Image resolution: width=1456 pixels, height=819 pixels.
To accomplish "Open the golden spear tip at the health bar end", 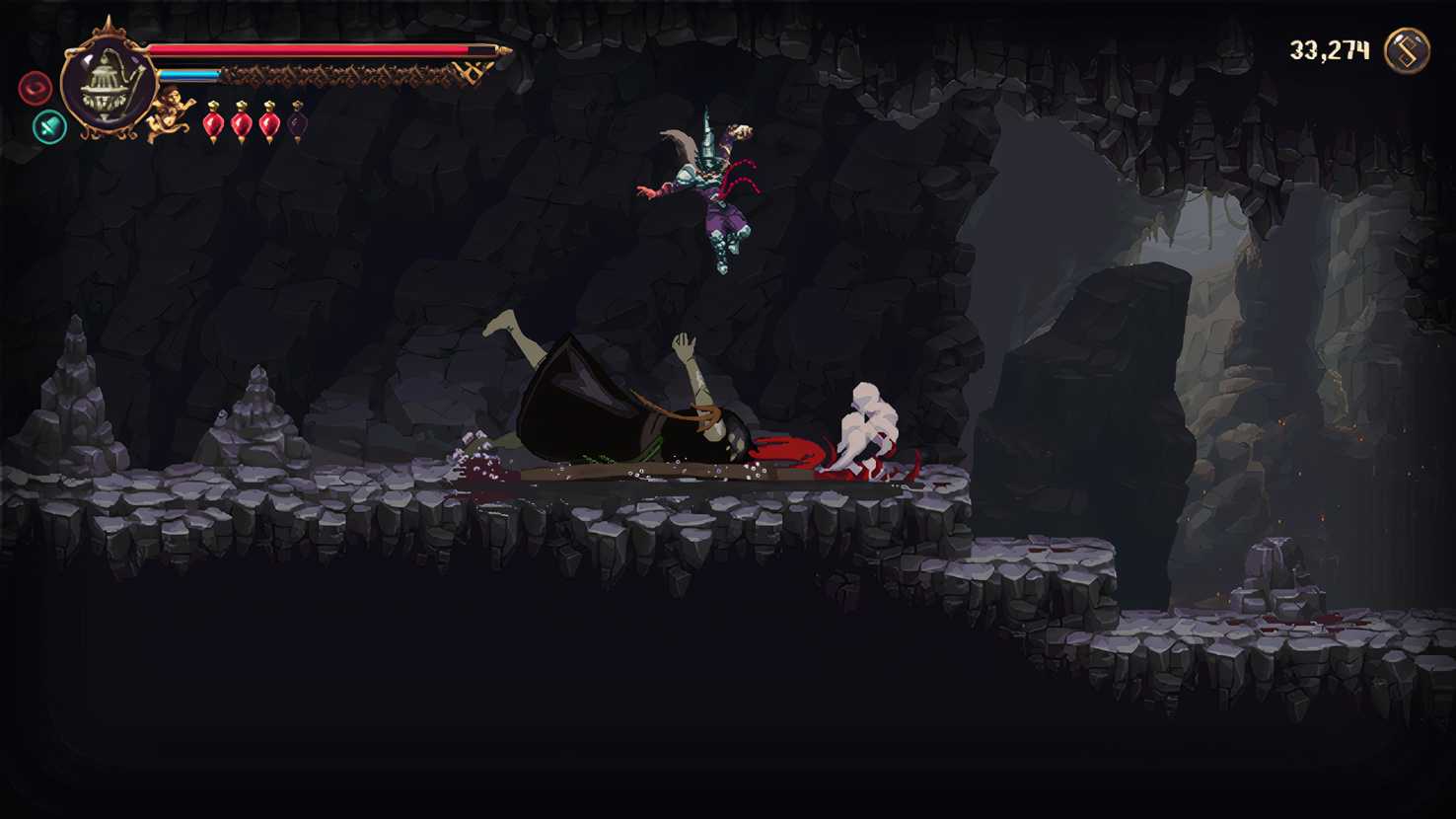I will (x=503, y=51).
